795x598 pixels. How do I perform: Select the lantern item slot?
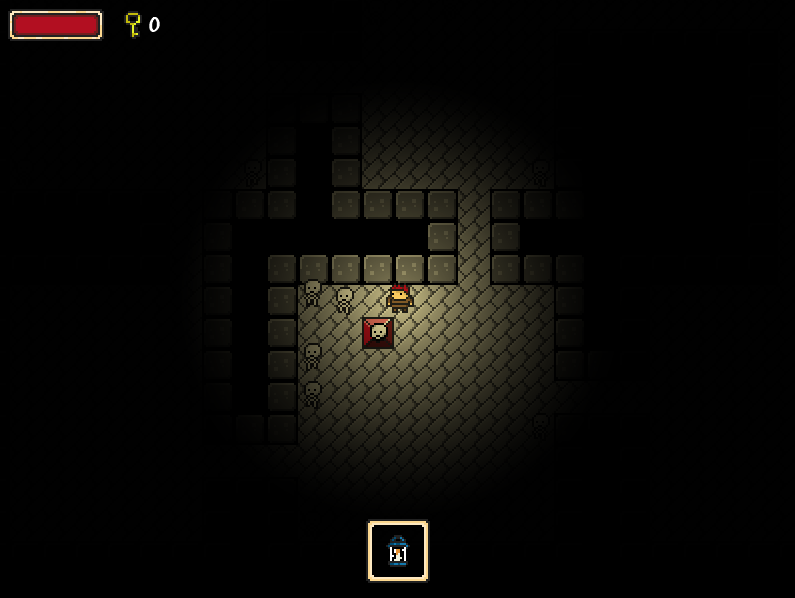[x=398, y=551]
